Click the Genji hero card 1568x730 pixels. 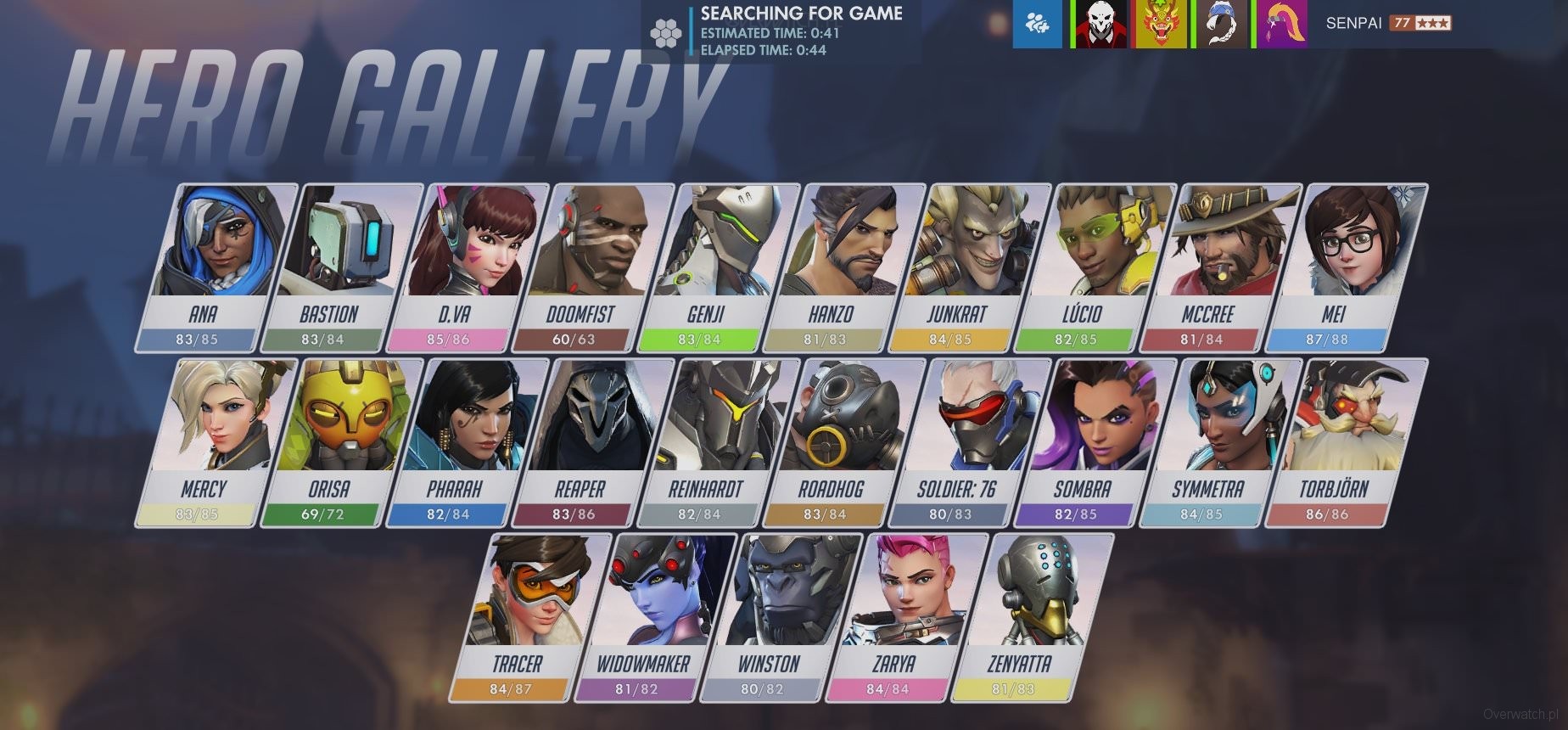(x=719, y=267)
